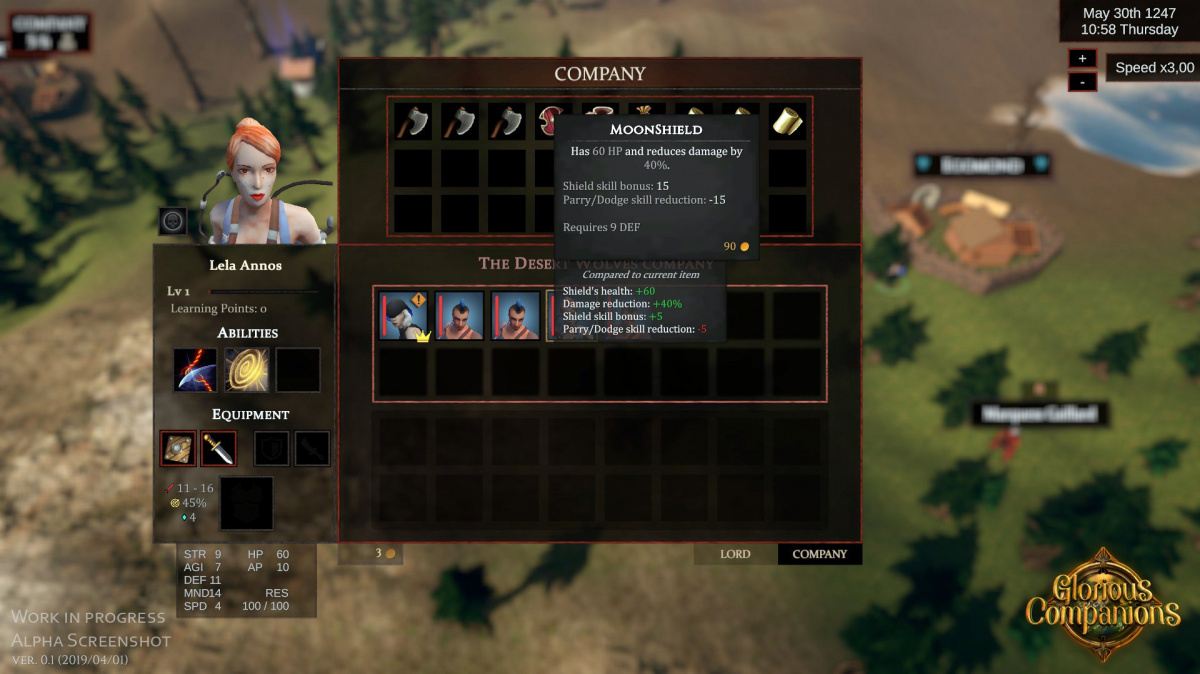
Task: Switch to the Lord tab
Action: pyautogui.click(x=735, y=554)
